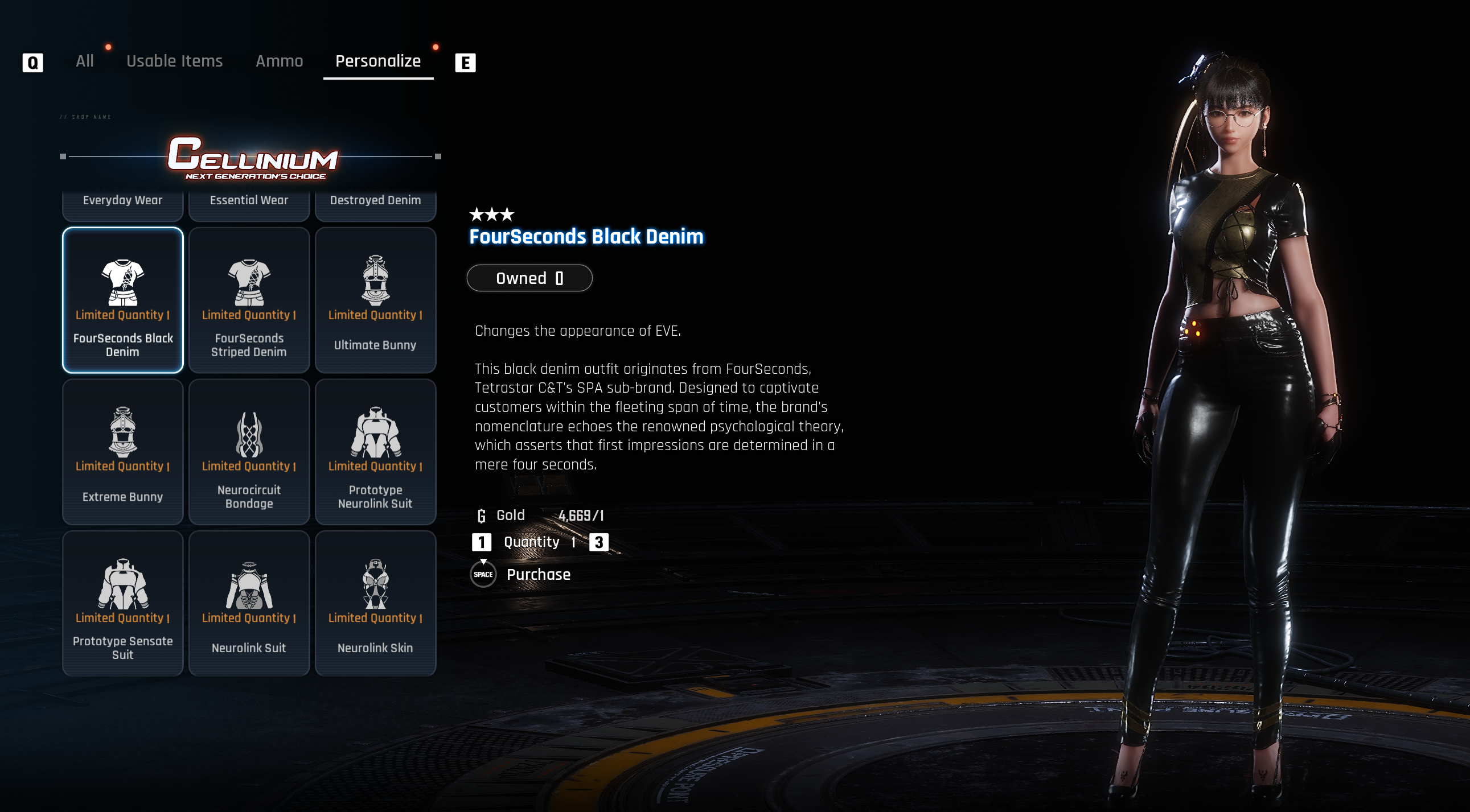Select the Prototype Neurolink Suit tile
1470x812 pixels.
(376, 452)
